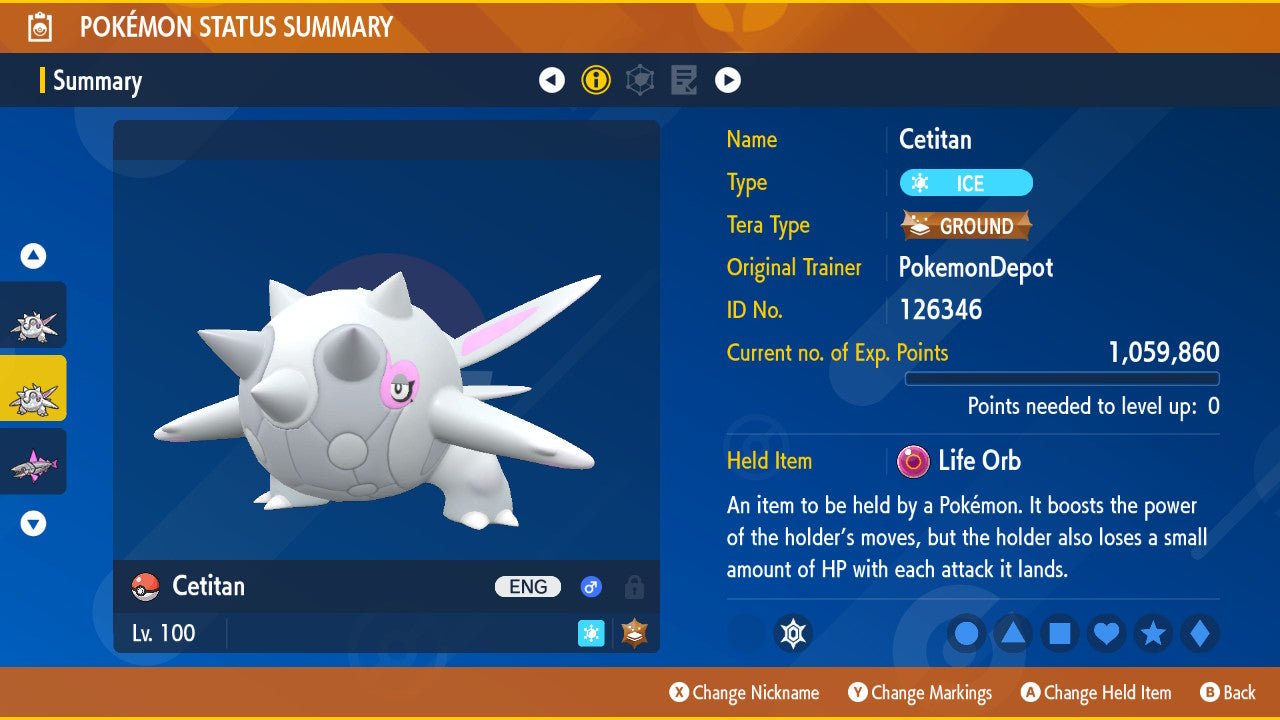Click the down arrow below the party list
The image size is (1280, 720).
33,523
